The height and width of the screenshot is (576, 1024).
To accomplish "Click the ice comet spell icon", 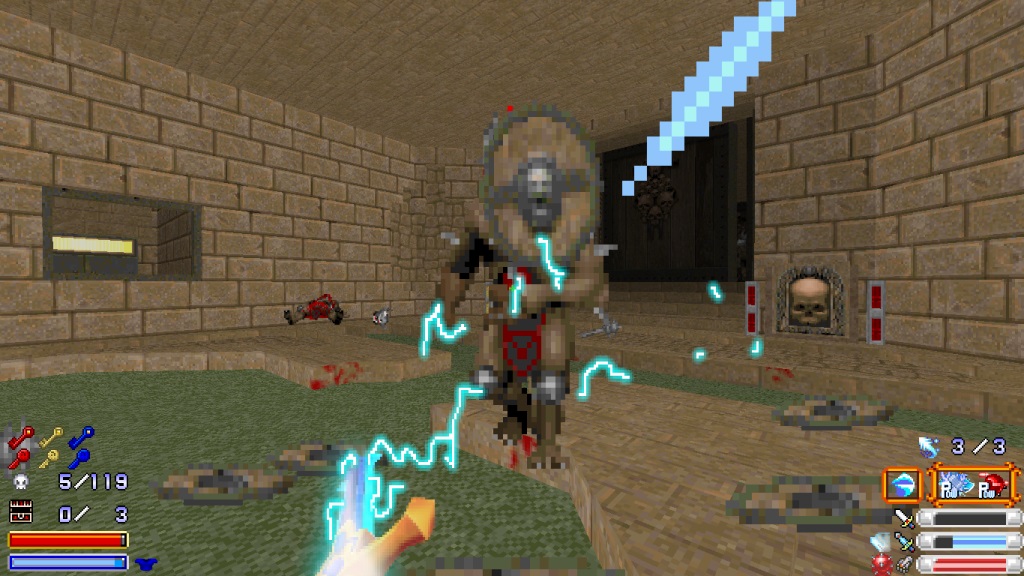I will pyautogui.click(x=928, y=446).
